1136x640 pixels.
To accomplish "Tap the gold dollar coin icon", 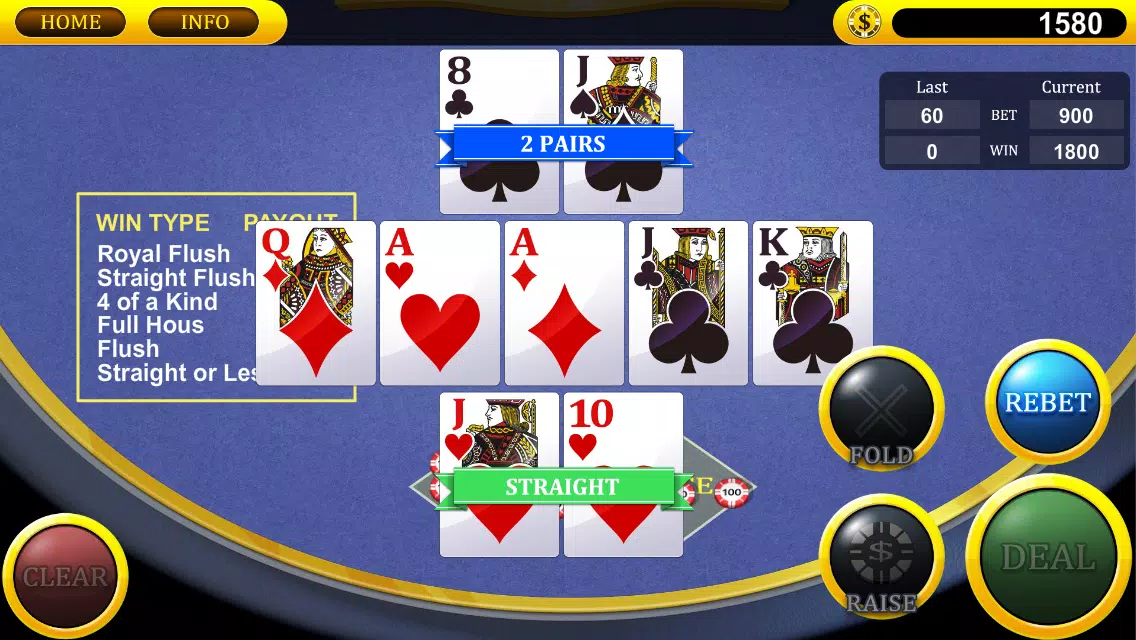I will (x=863, y=23).
